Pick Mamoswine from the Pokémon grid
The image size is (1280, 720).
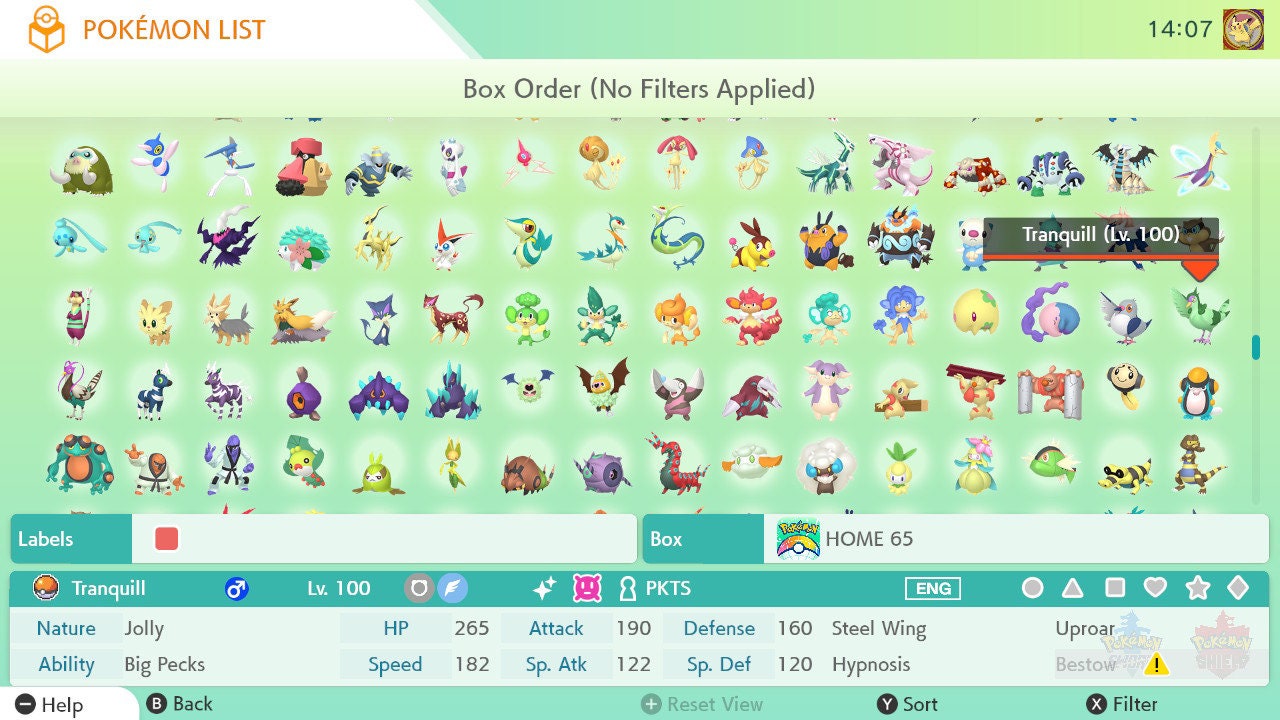81,167
